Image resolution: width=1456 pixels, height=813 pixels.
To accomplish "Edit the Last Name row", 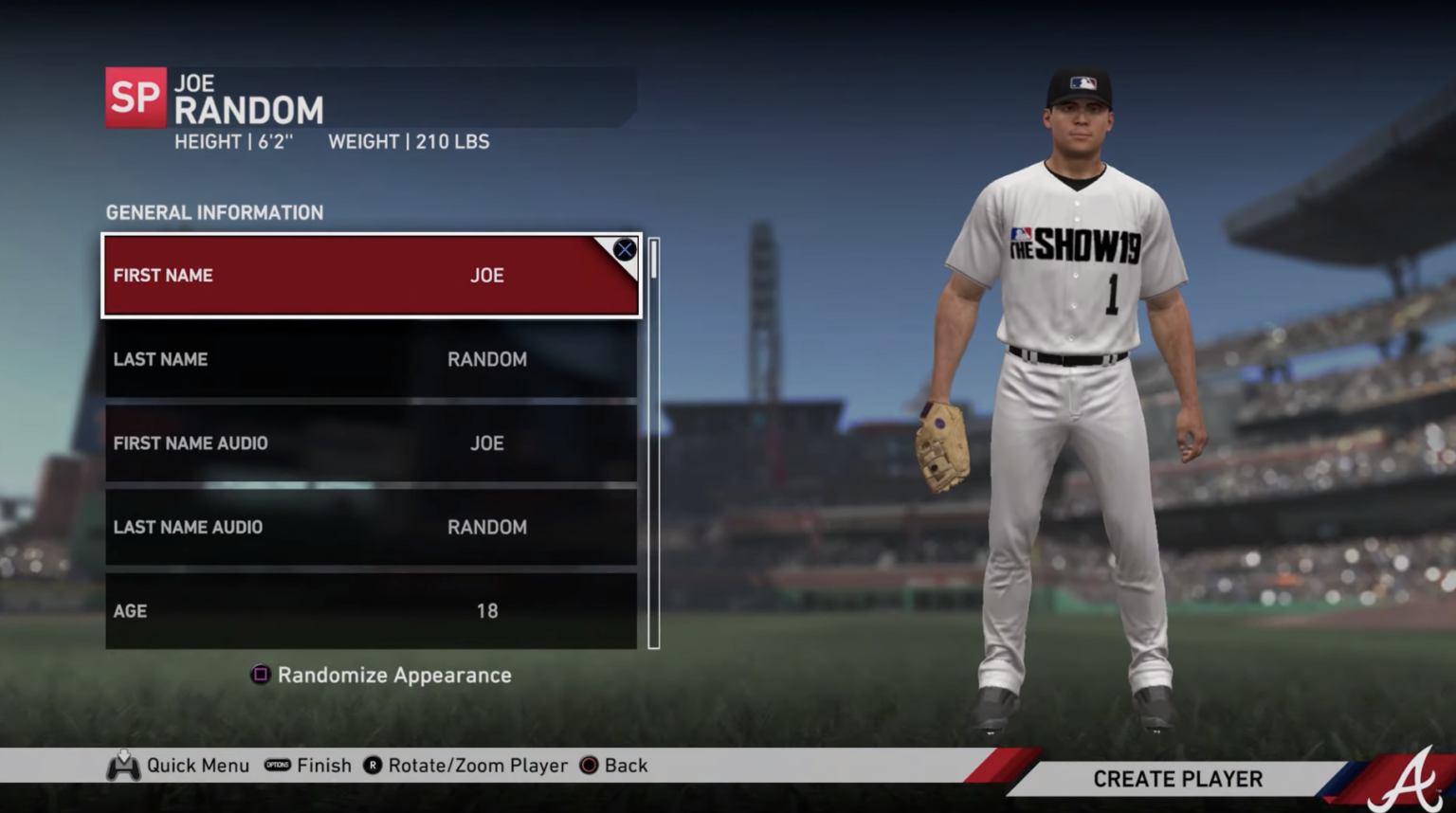I will [x=371, y=359].
